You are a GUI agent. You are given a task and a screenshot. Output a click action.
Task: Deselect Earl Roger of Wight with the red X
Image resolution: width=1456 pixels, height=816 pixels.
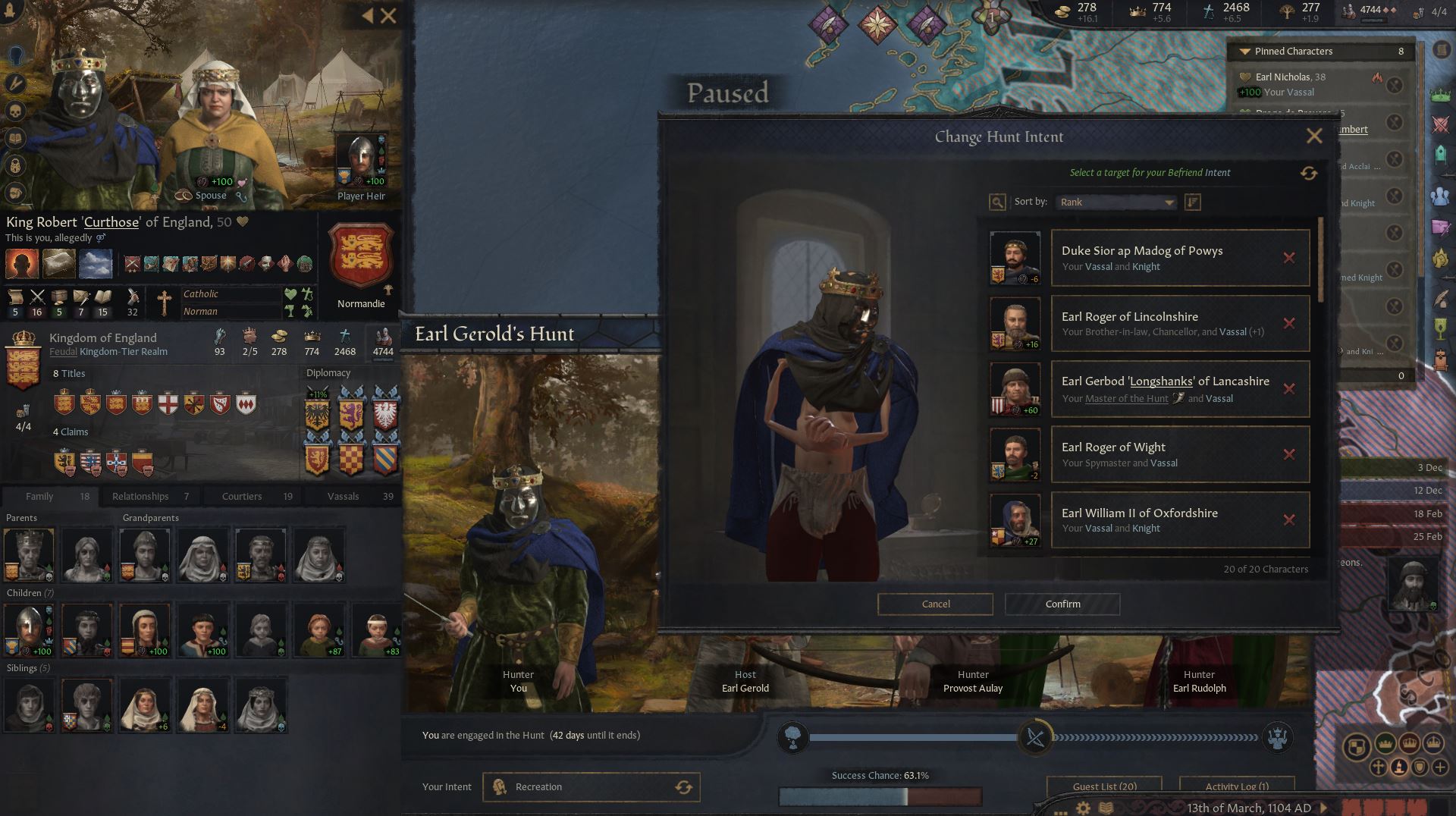click(1289, 455)
